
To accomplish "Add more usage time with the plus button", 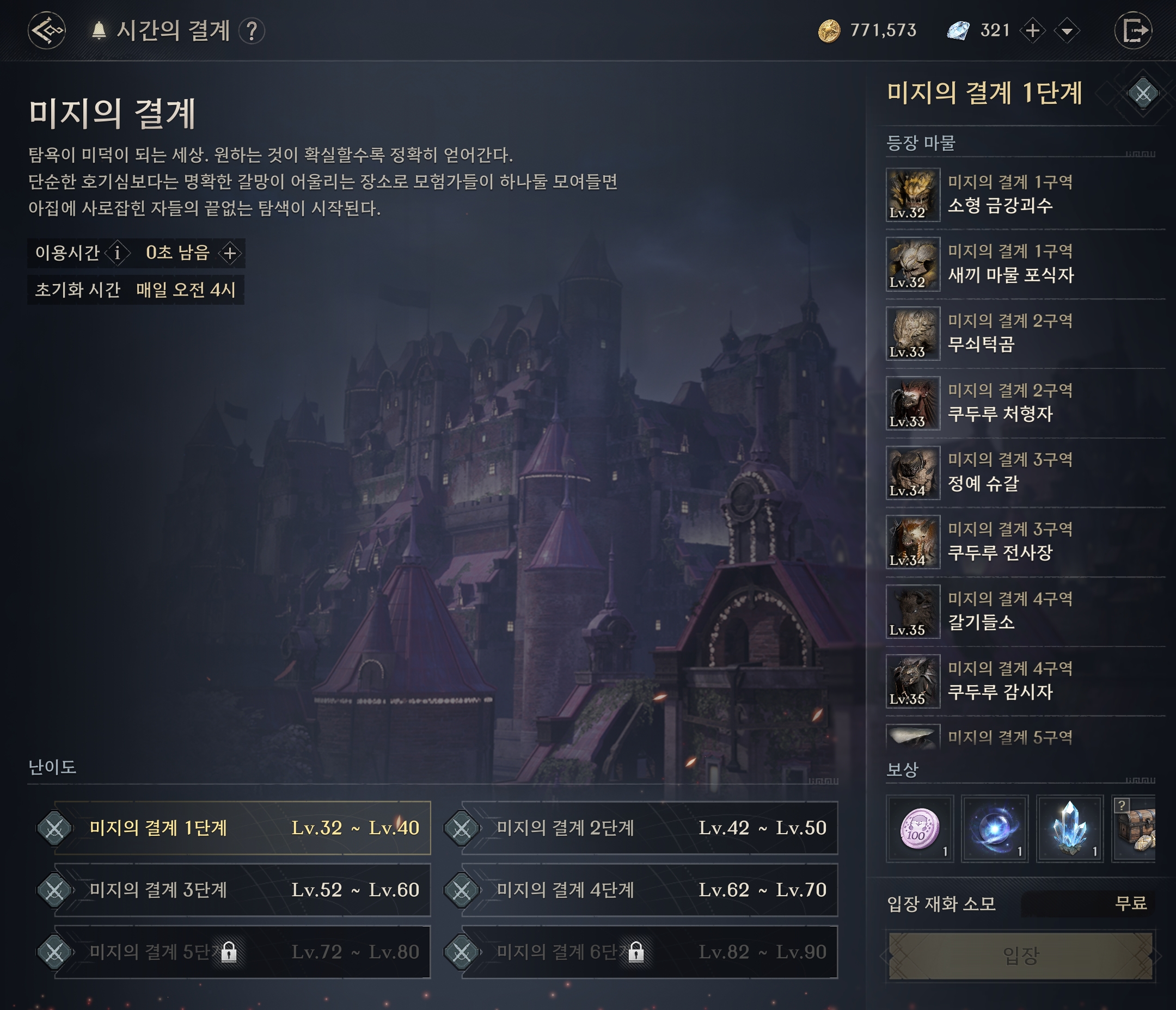I will 230,253.
